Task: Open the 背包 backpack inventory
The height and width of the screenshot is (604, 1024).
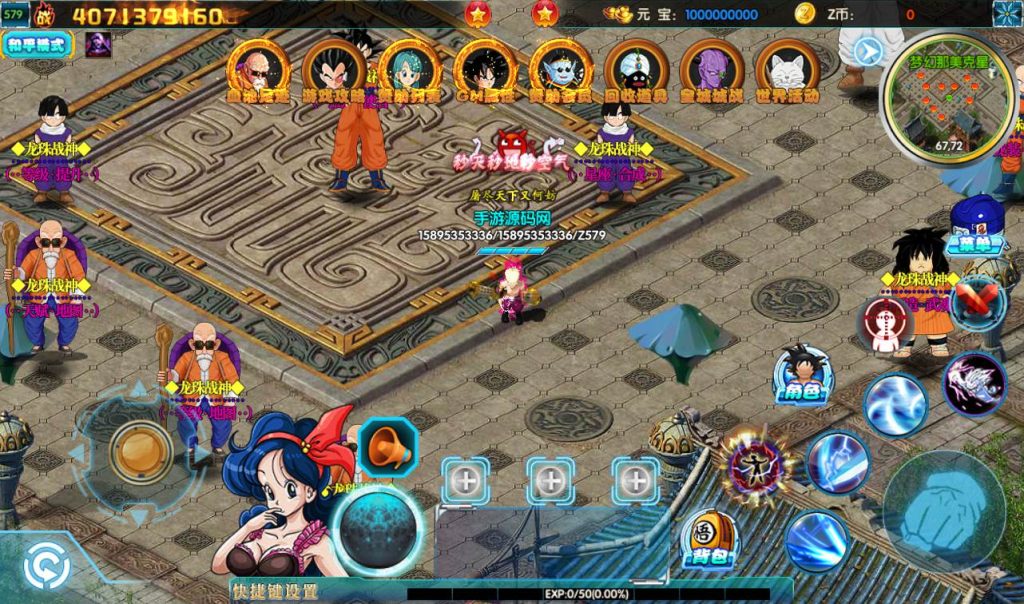Action: [709, 541]
